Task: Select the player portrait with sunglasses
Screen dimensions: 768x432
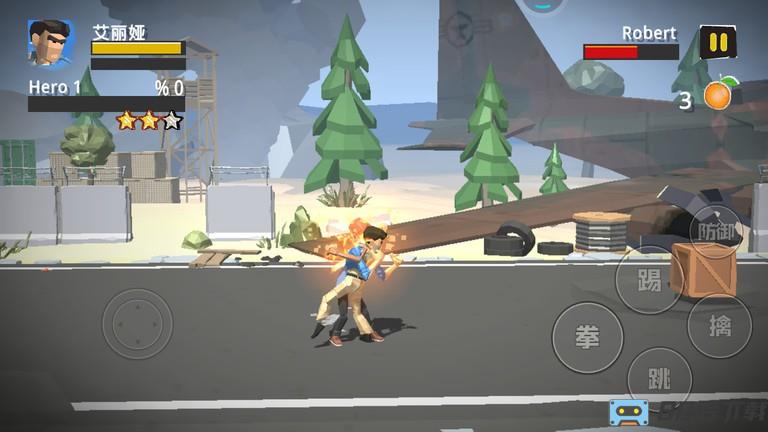Action: pyautogui.click(x=49, y=44)
